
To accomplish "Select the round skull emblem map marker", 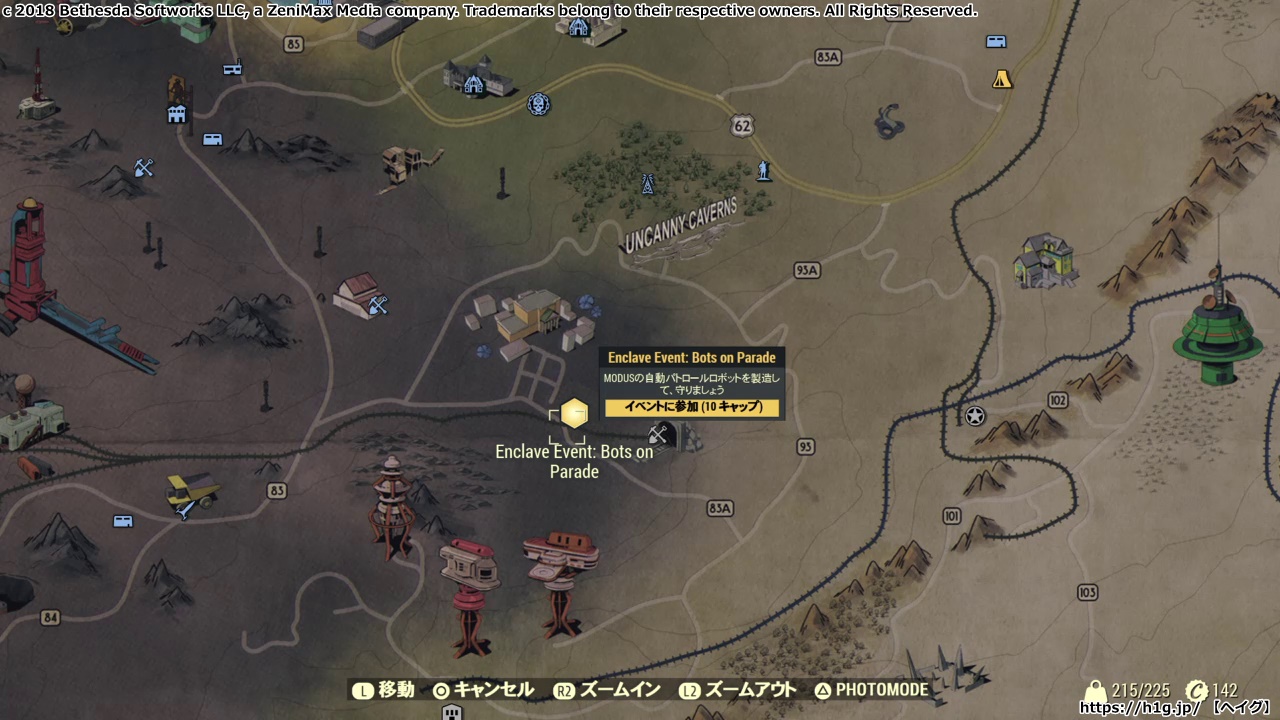I will [540, 104].
